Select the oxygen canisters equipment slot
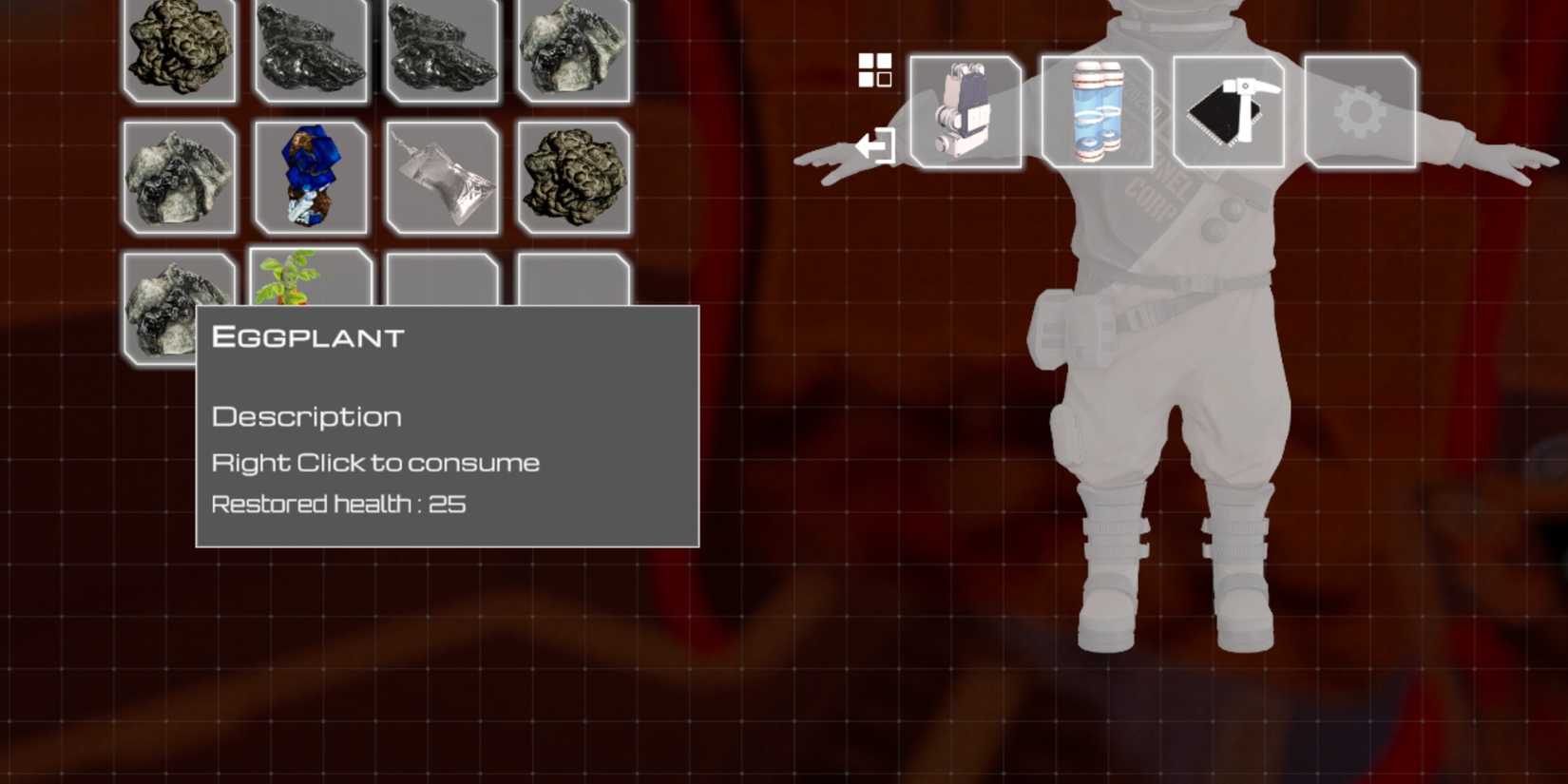 (x=1098, y=112)
